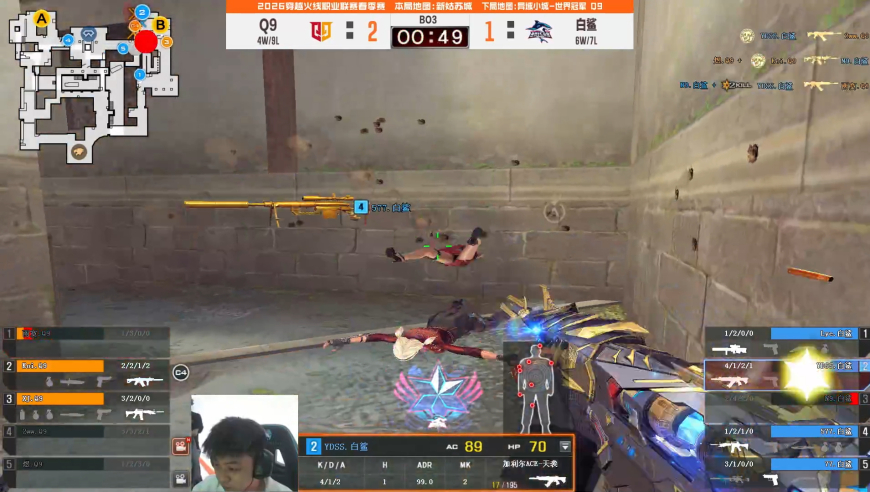
Task: Select Q9 player row number 1
Action: pos(85,340)
